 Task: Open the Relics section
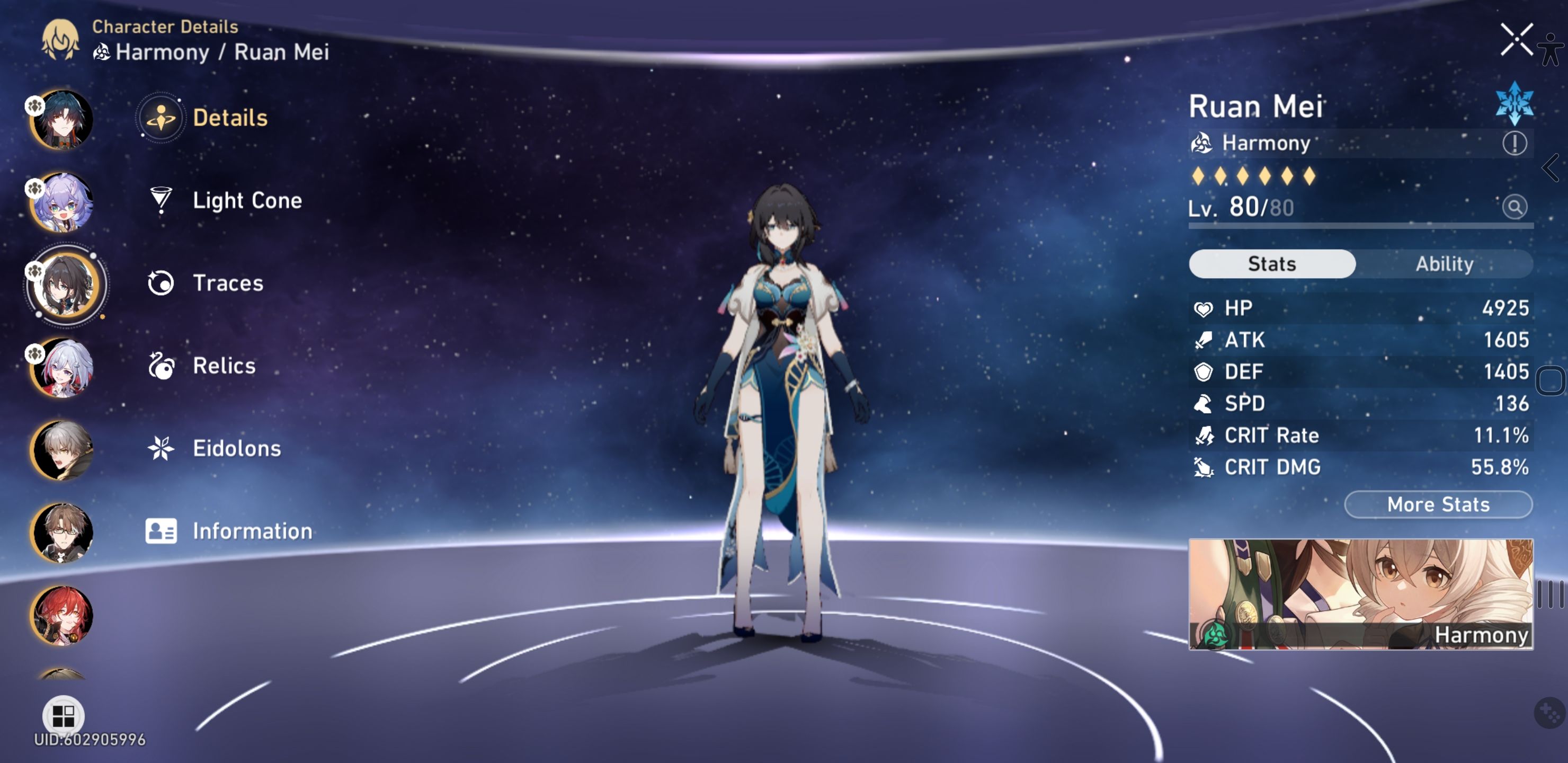point(224,366)
